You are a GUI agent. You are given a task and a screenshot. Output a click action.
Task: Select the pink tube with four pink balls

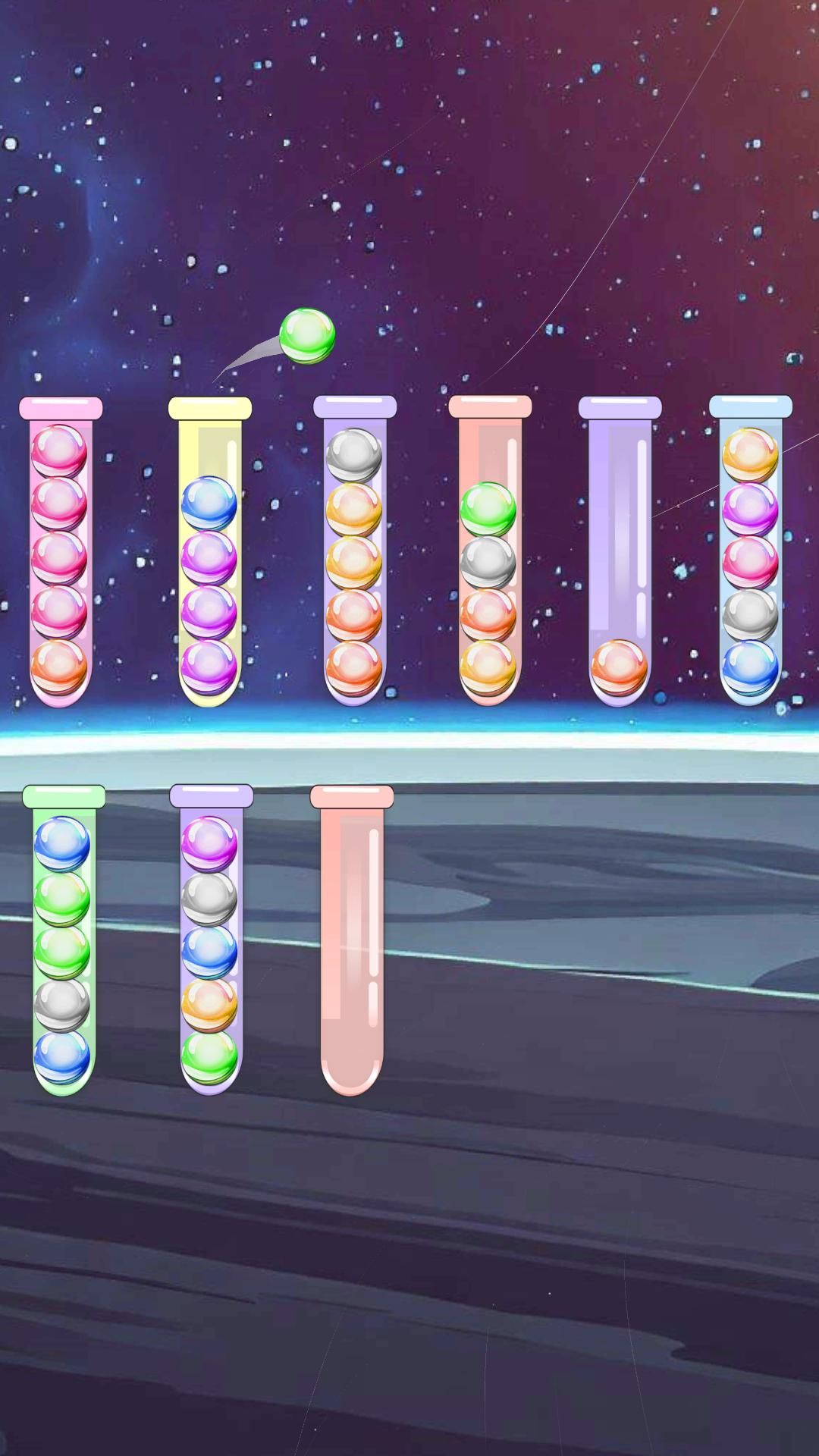(x=59, y=554)
